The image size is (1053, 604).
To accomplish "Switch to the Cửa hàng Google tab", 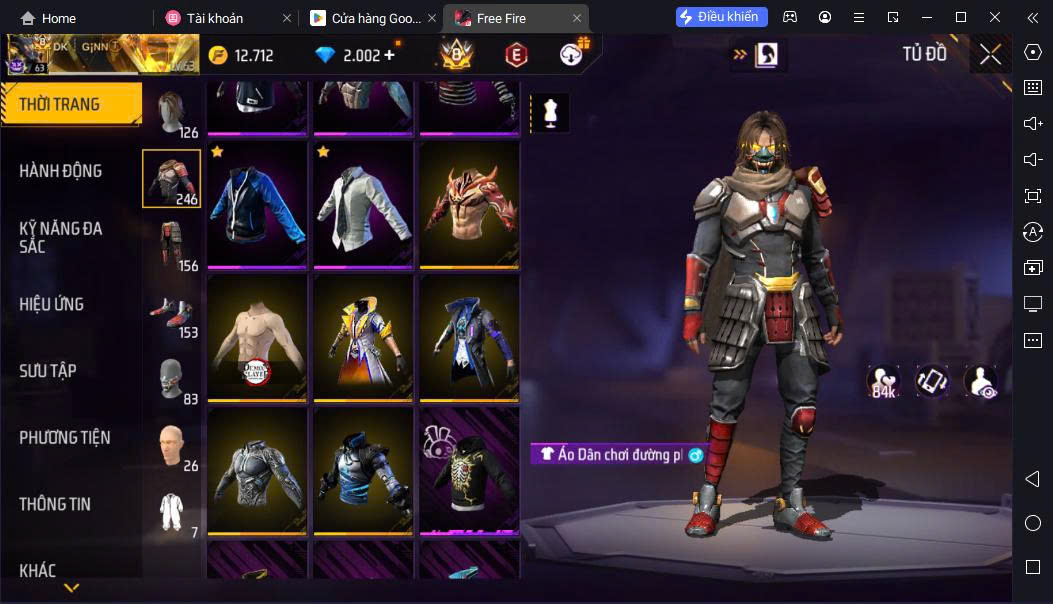I will (x=366, y=18).
